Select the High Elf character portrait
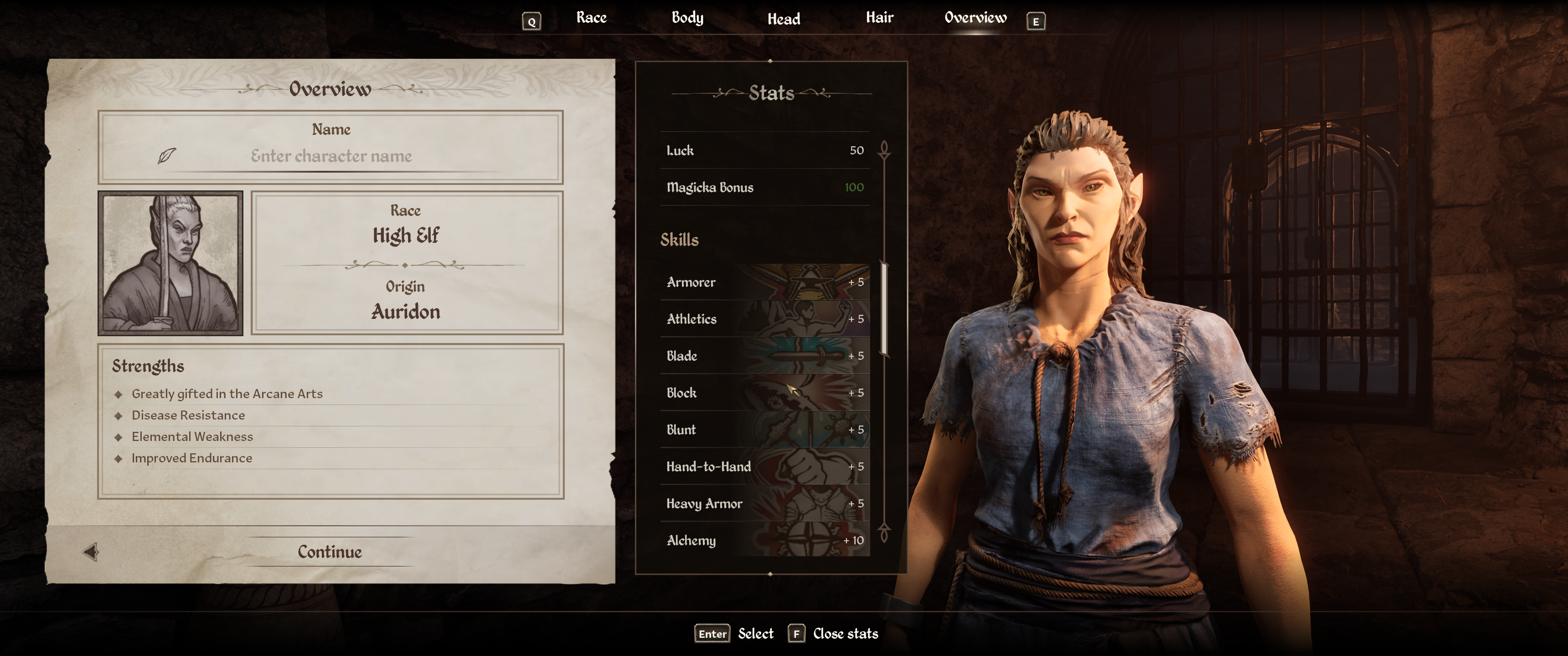 pyautogui.click(x=170, y=263)
